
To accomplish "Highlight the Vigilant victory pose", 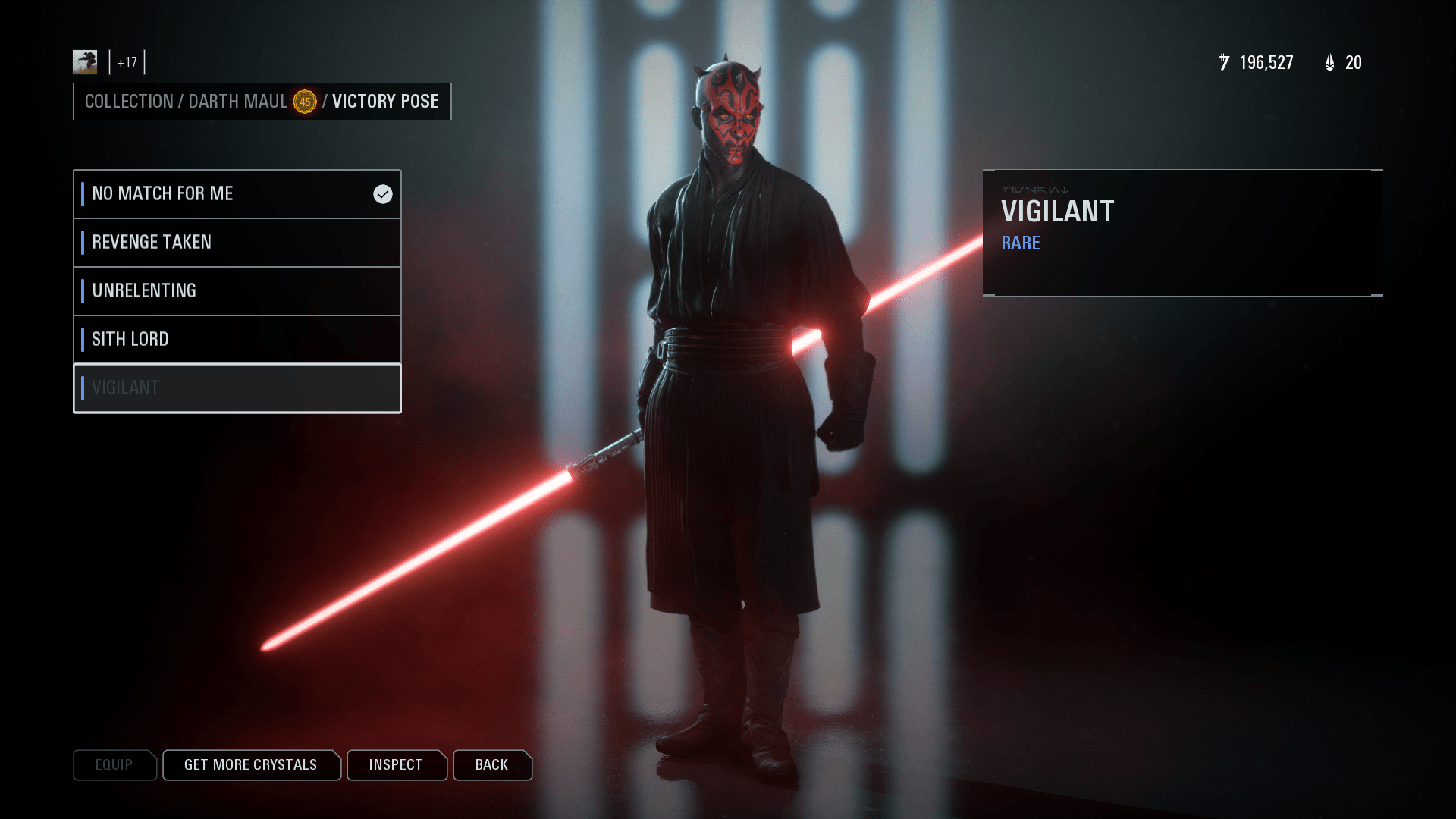I will [237, 388].
